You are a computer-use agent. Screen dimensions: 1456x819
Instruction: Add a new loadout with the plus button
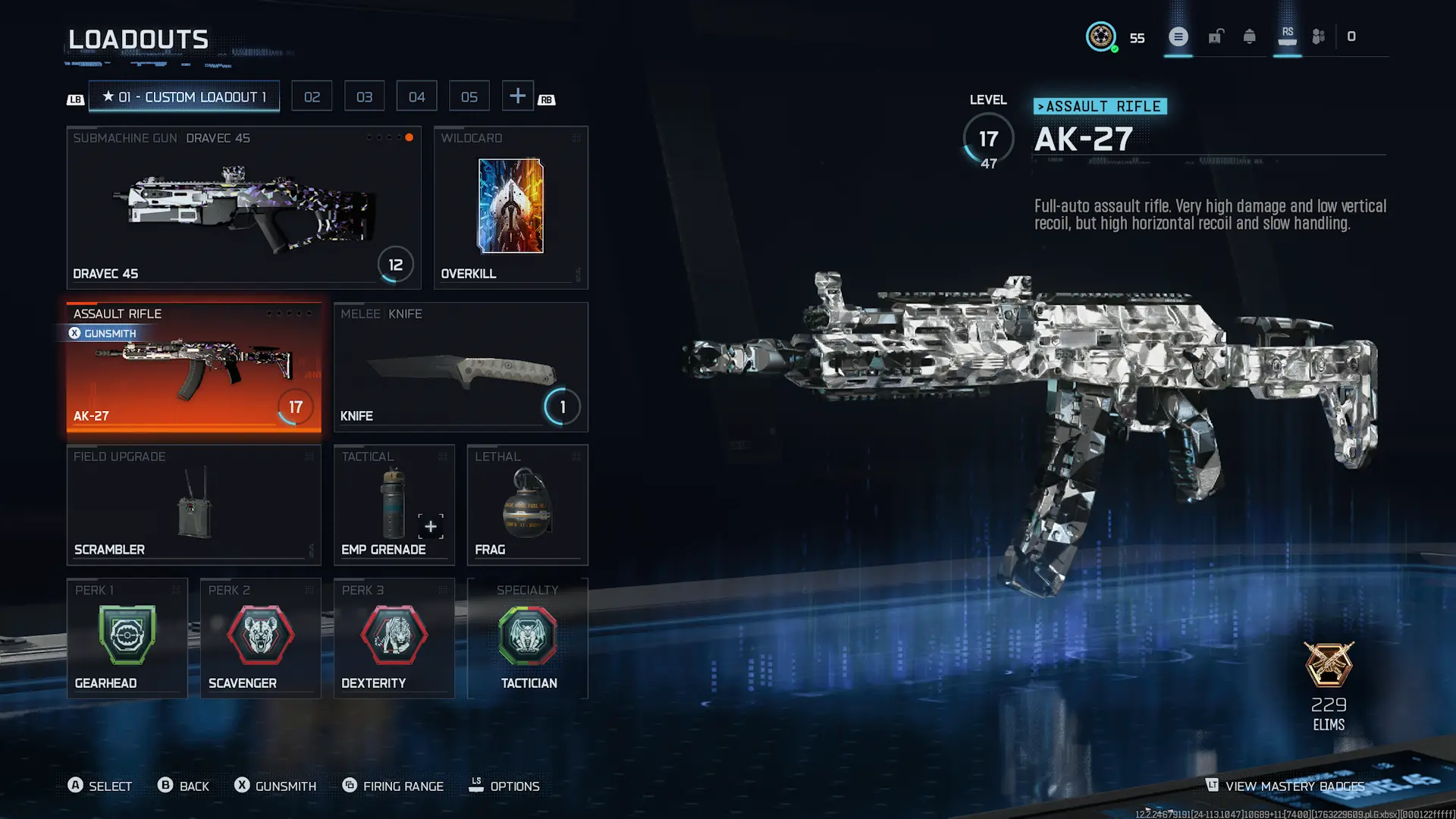pyautogui.click(x=518, y=96)
